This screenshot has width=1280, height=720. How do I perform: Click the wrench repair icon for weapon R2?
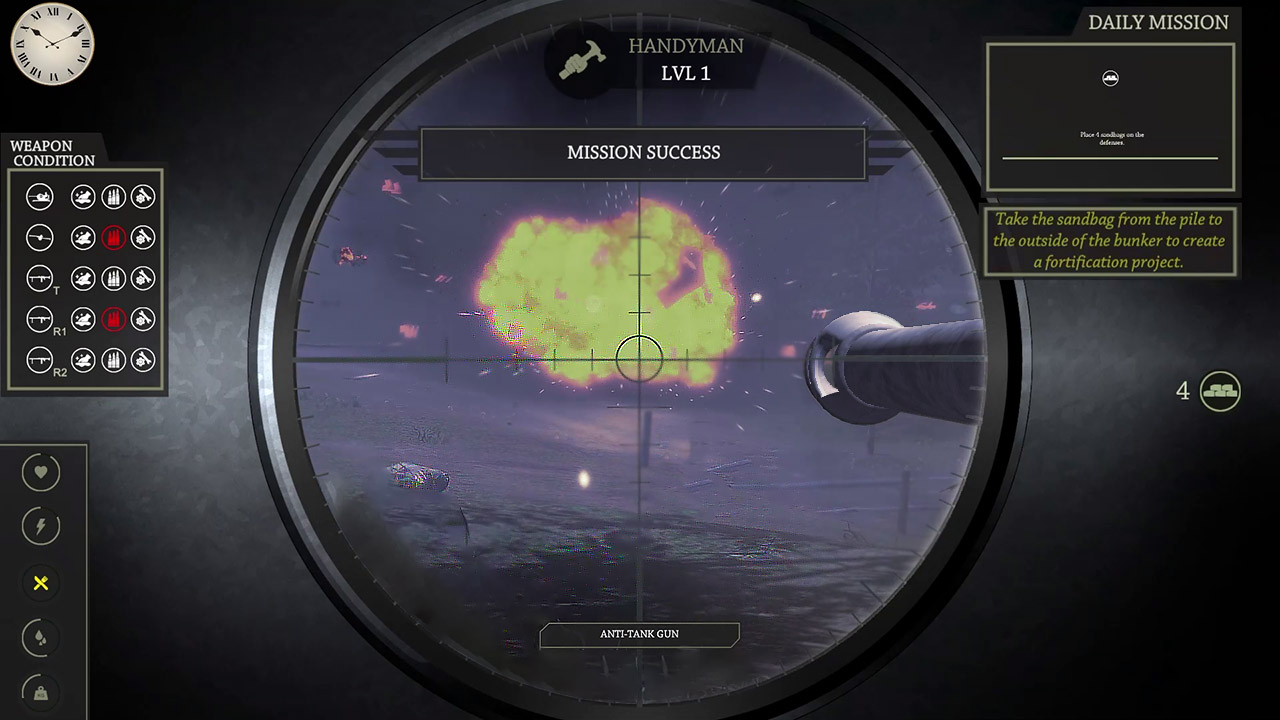point(143,360)
